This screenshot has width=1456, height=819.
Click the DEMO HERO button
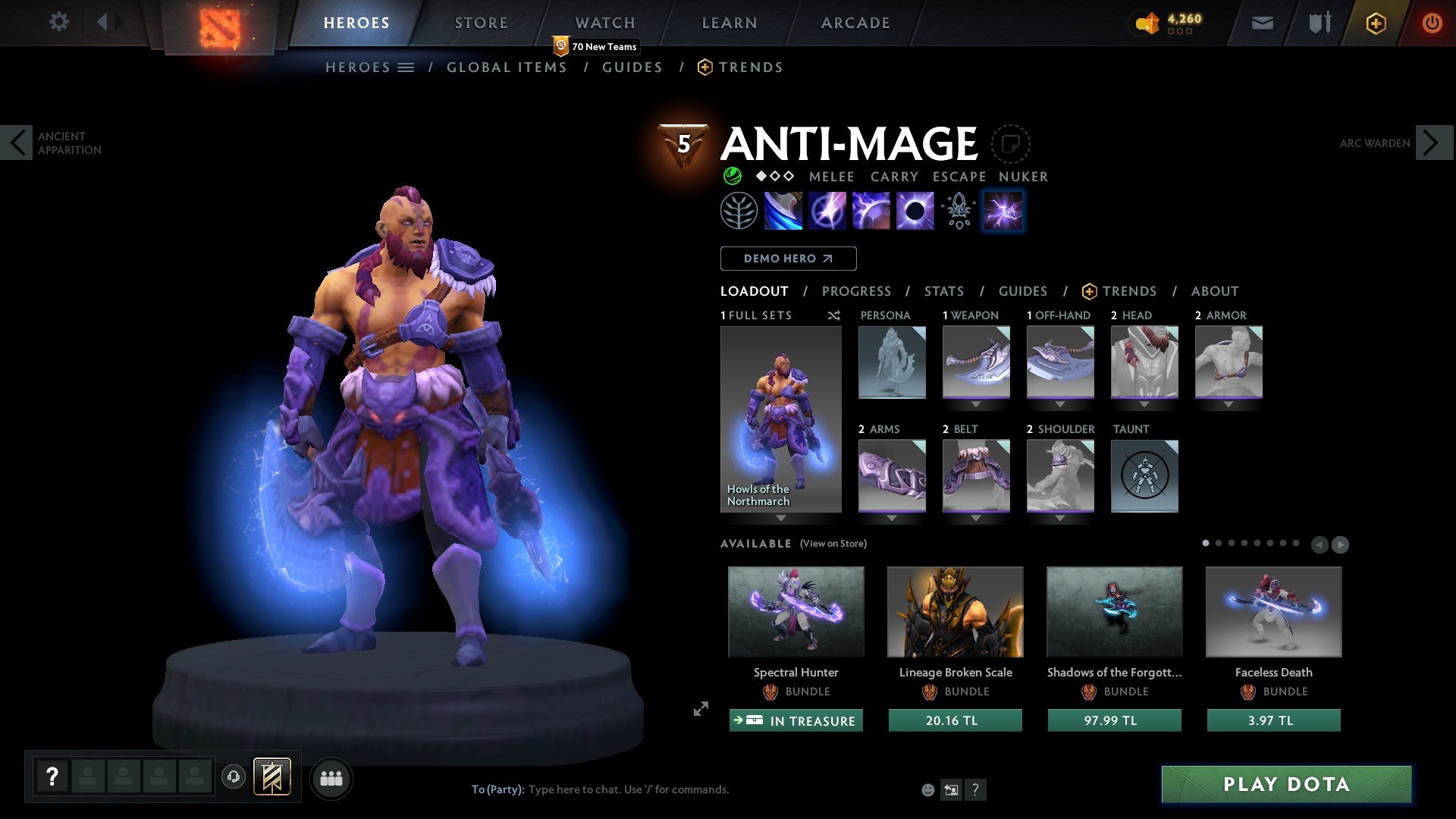click(788, 258)
